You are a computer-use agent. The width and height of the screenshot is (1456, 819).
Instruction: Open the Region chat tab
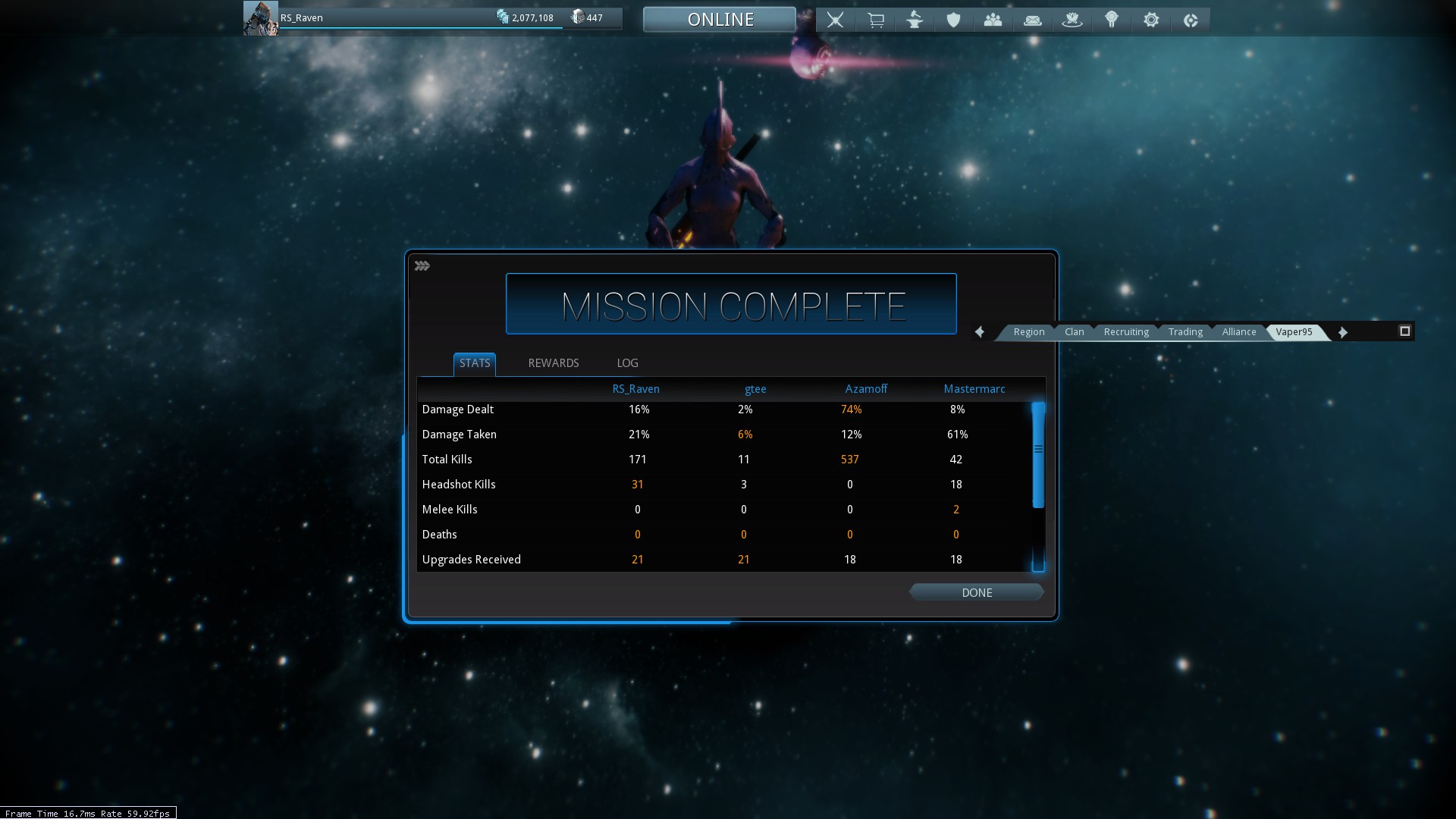(1028, 332)
